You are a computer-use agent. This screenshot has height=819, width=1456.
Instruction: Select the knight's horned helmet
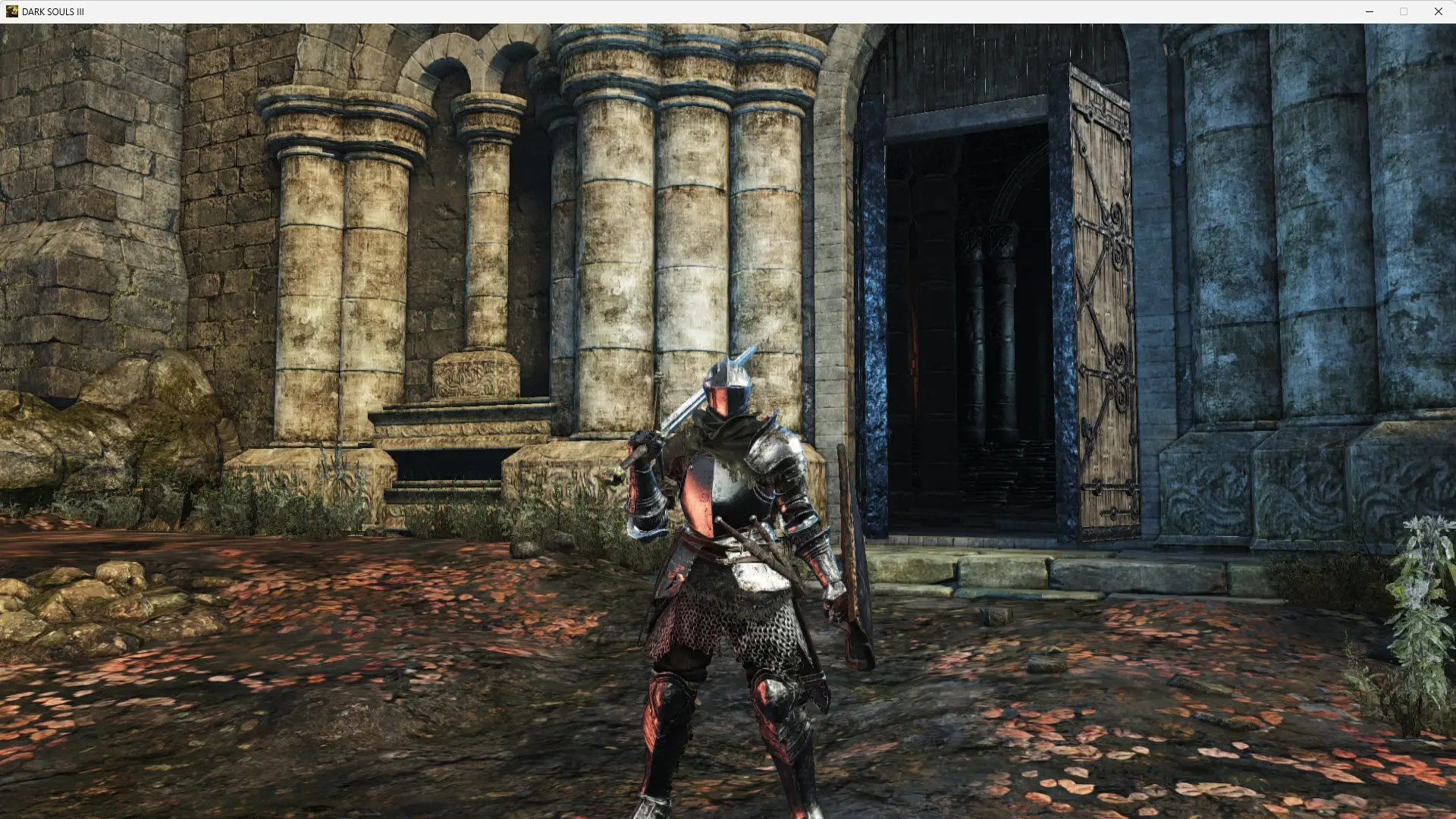click(x=726, y=387)
